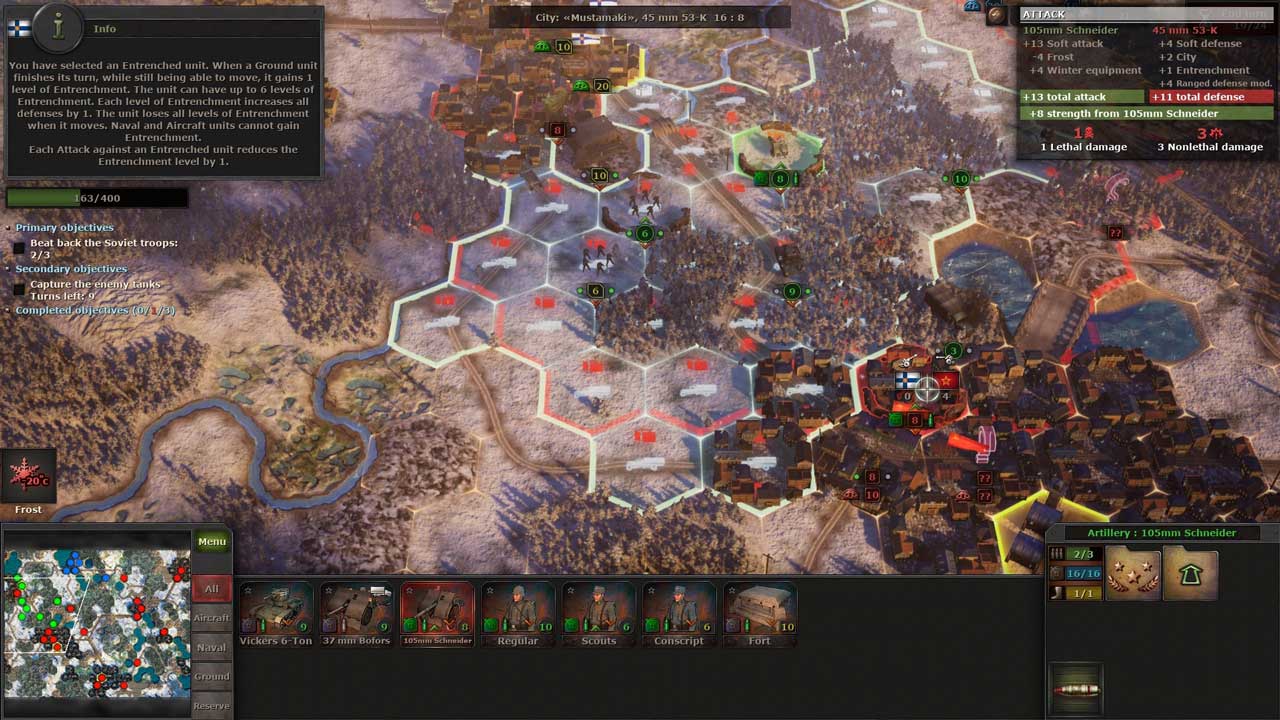
Task: Open the stars and laurels experience folder
Action: [1133, 573]
